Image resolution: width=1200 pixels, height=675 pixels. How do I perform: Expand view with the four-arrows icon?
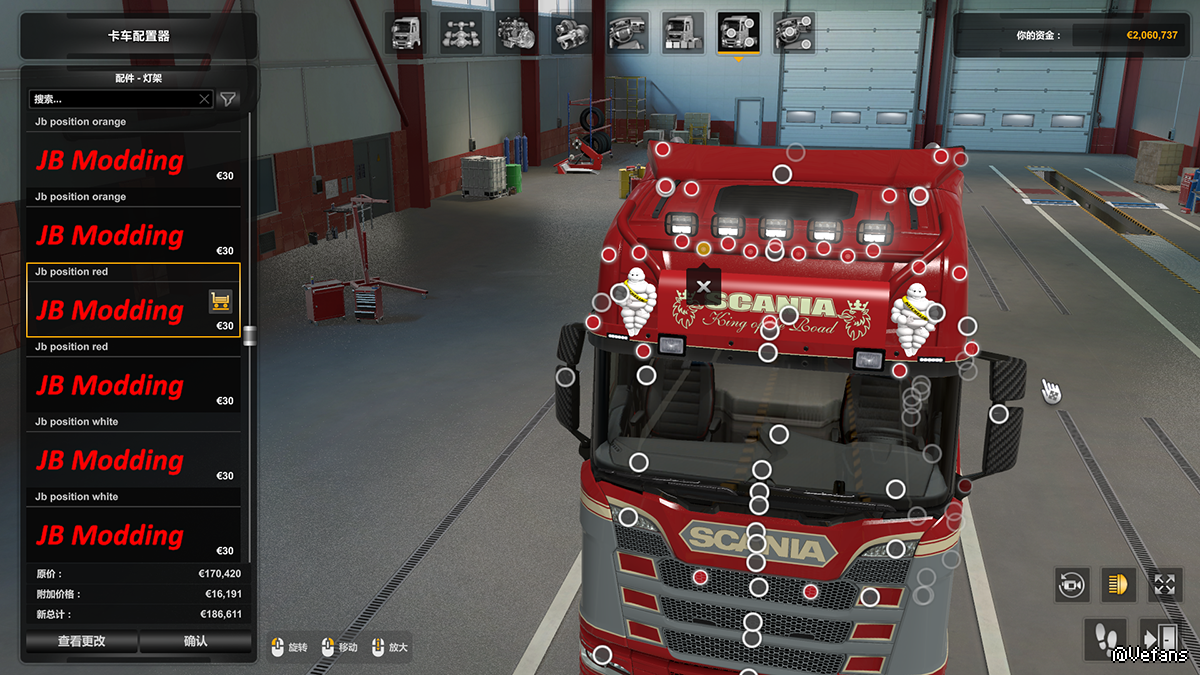1164,584
